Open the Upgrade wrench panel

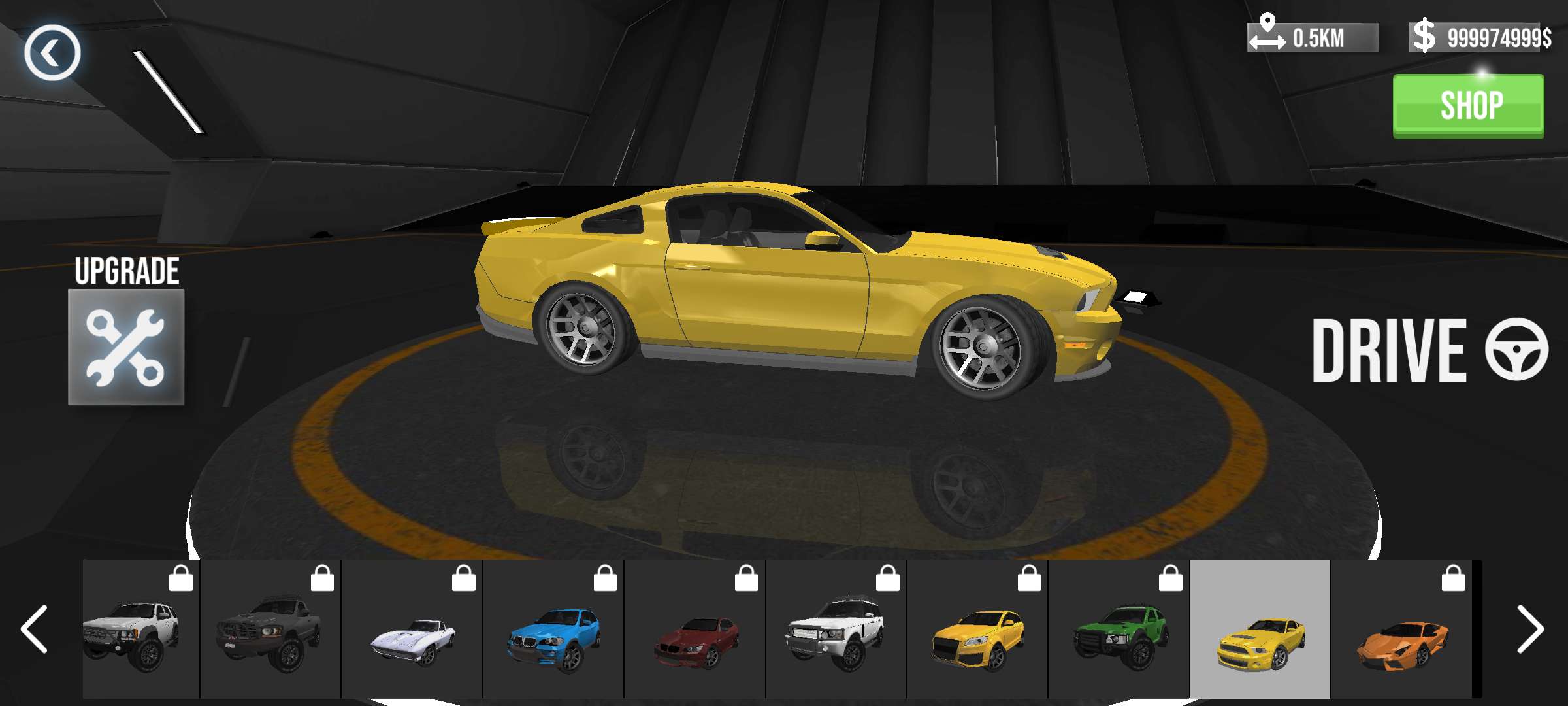tap(126, 347)
